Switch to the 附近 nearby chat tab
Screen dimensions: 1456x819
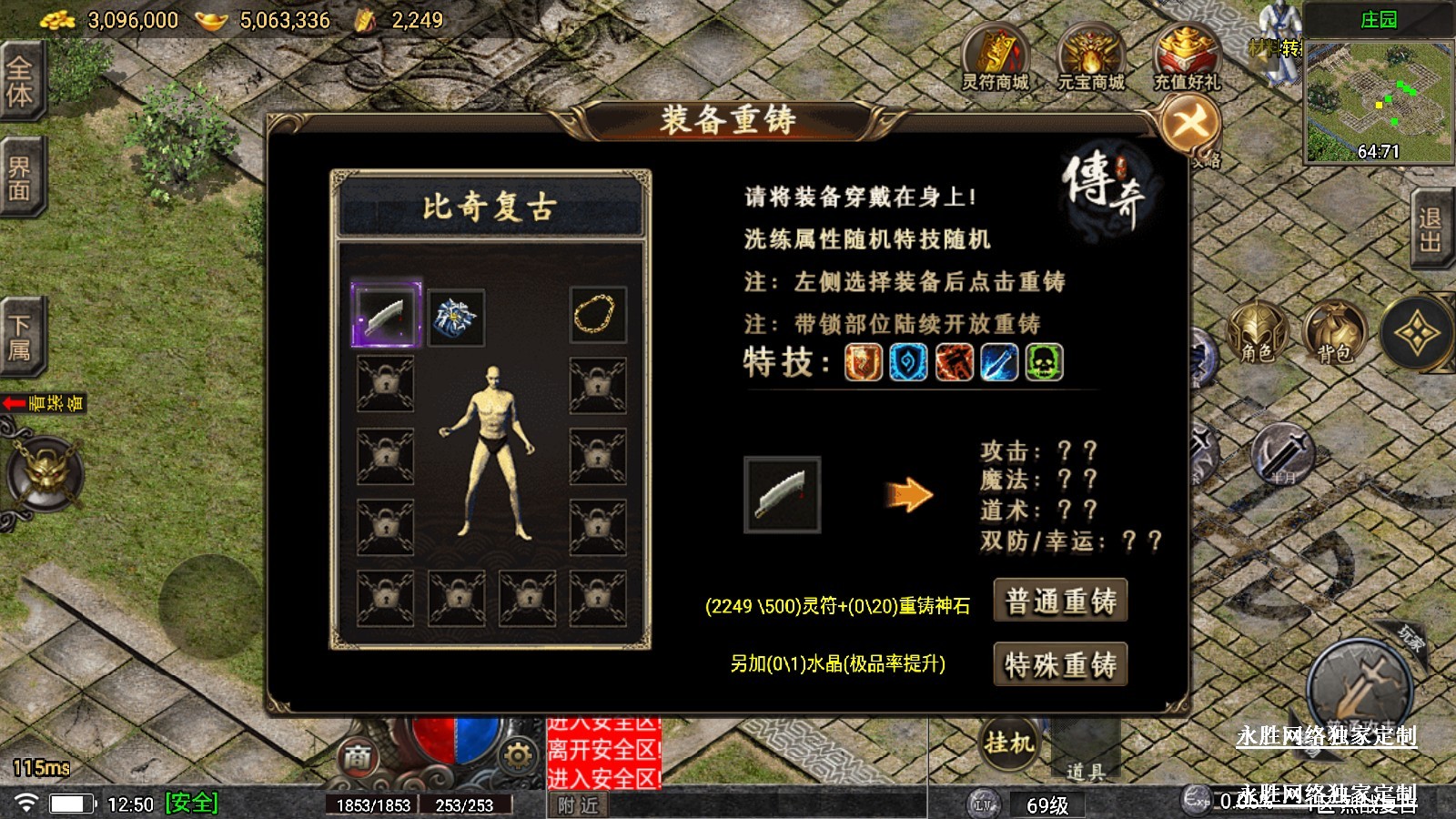point(579,805)
